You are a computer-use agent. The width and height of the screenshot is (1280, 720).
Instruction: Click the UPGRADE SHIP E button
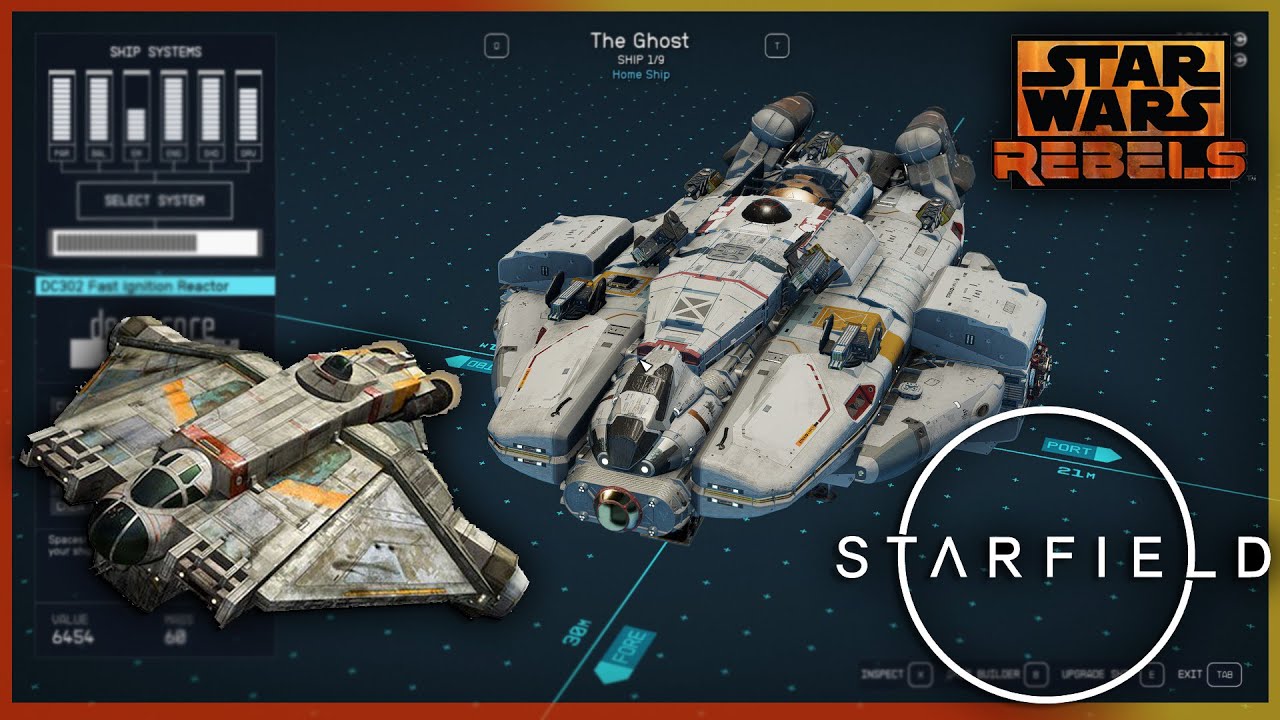coord(1150,673)
